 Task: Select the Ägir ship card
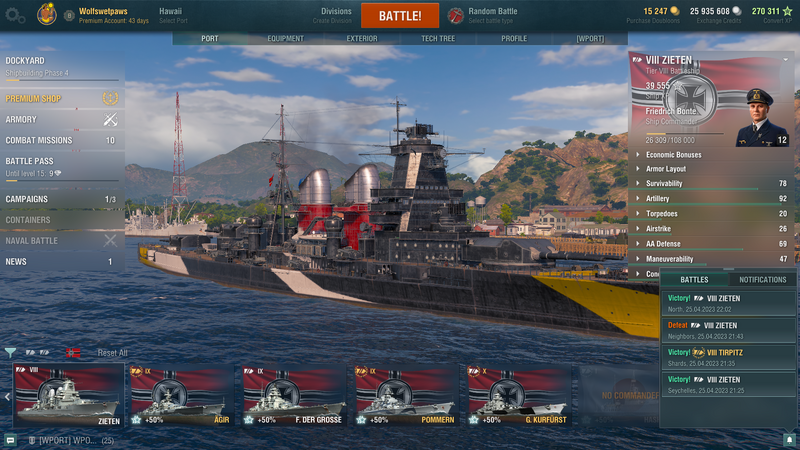180,395
